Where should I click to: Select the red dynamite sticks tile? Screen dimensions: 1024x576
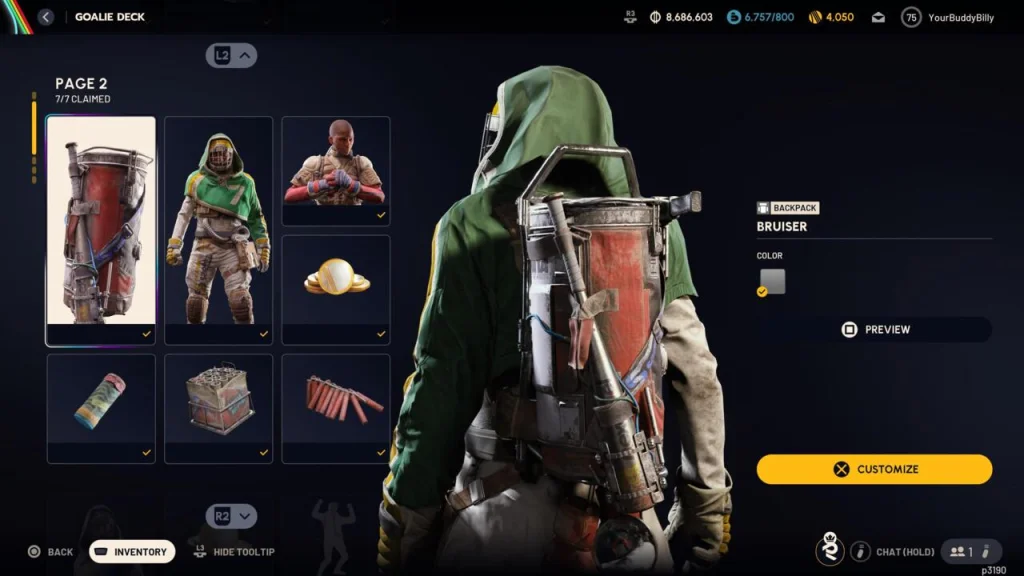(x=336, y=408)
